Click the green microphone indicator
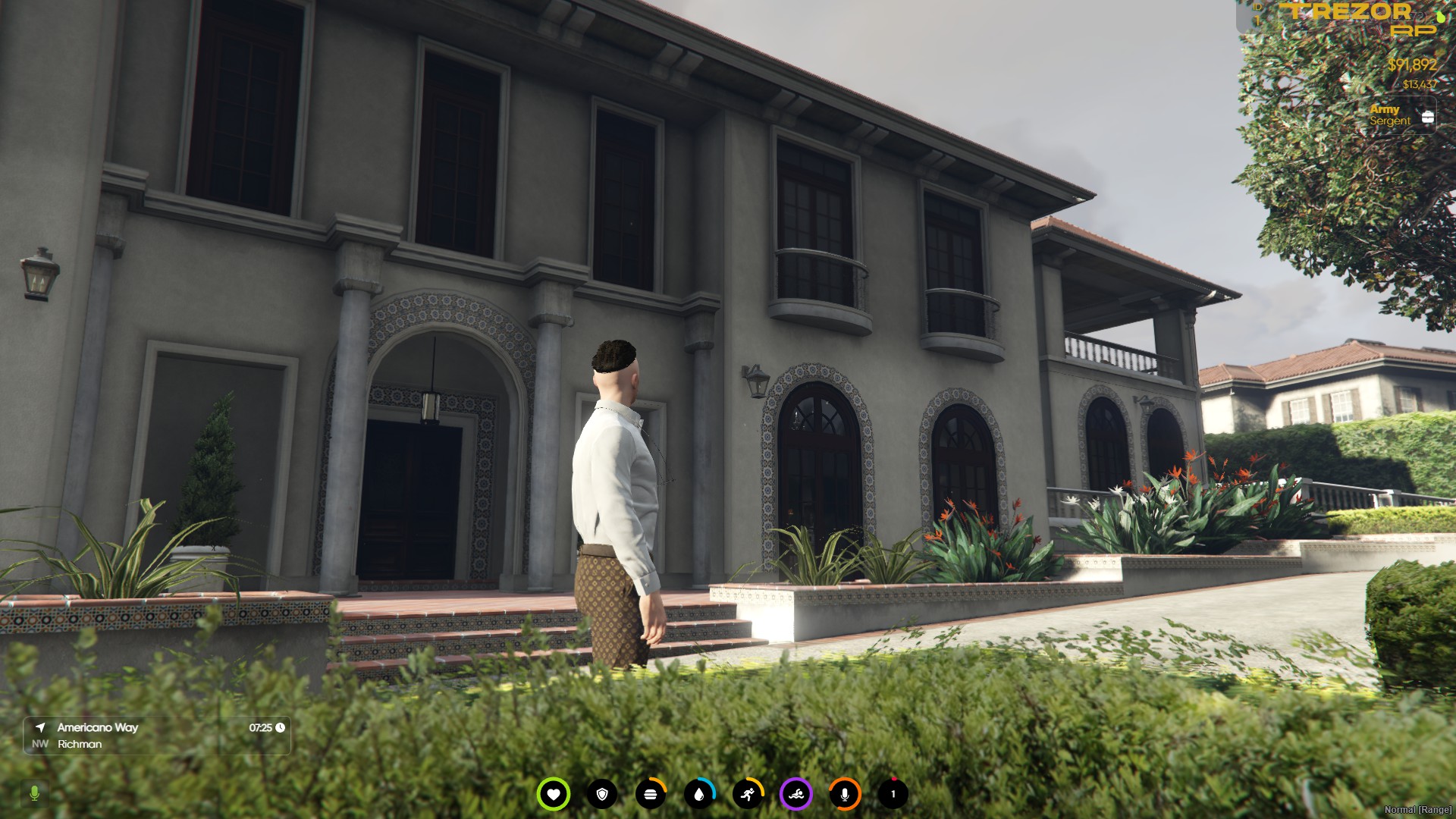1456x819 pixels. pyautogui.click(x=34, y=793)
